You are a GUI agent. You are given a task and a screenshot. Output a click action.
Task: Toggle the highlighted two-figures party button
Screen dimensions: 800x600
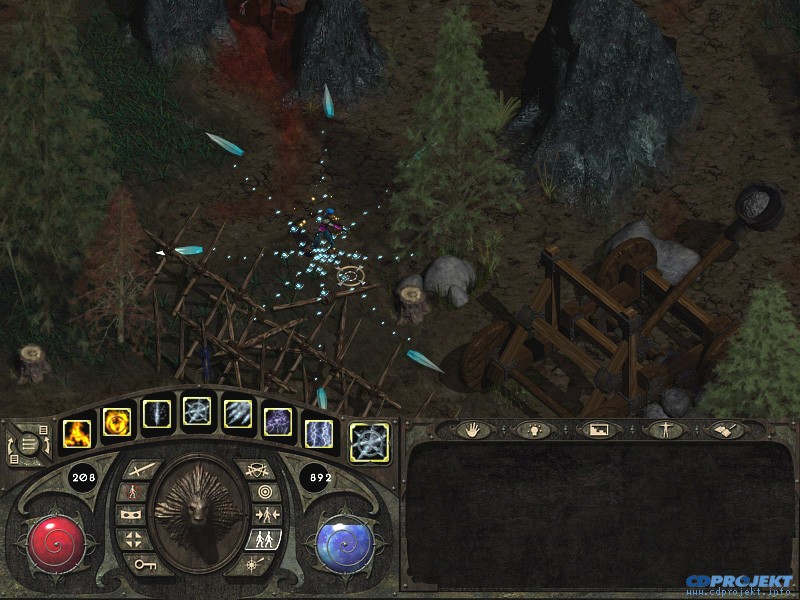[264, 540]
